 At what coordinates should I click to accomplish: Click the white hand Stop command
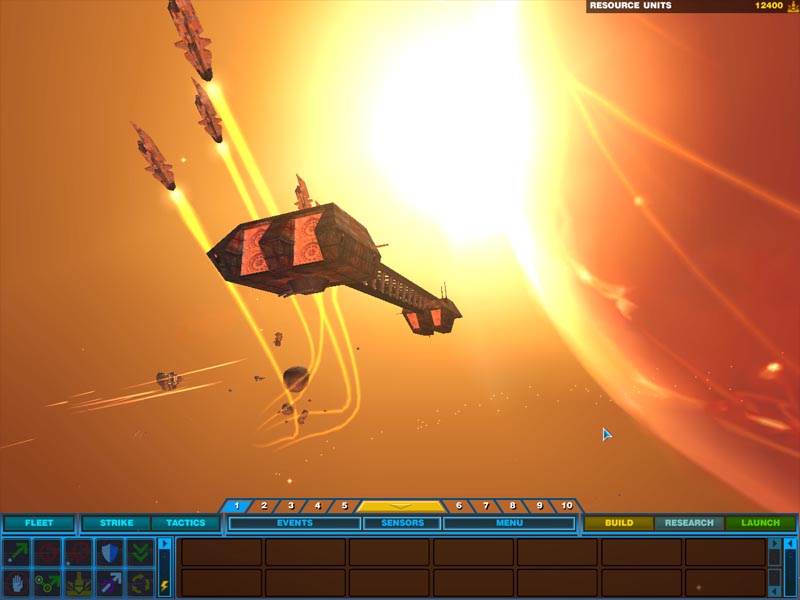tap(17, 582)
